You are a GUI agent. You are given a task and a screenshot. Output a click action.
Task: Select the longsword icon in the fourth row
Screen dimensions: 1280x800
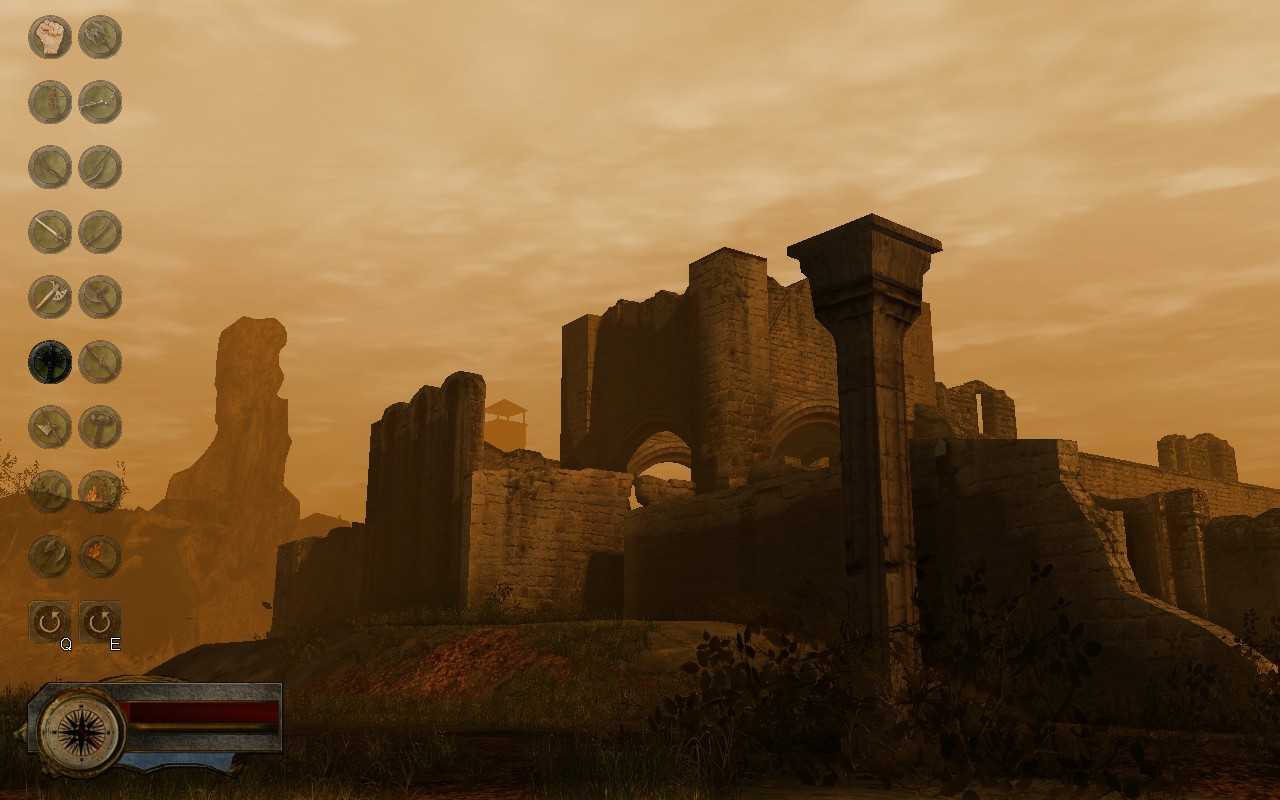(x=50, y=229)
